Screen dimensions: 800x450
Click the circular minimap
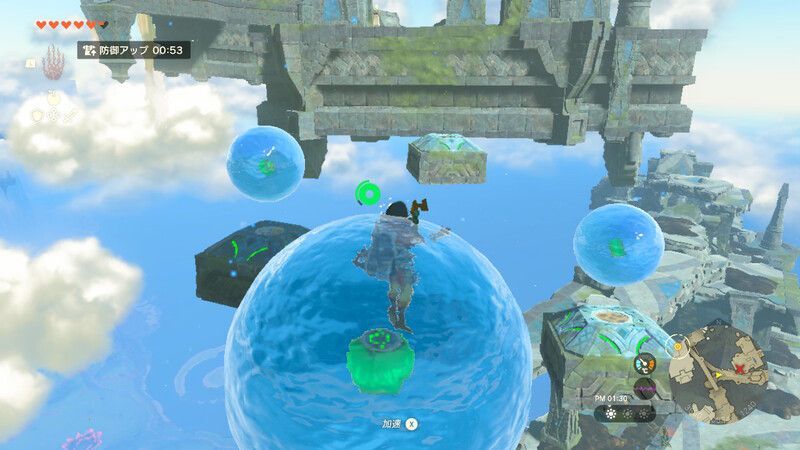click(718, 371)
